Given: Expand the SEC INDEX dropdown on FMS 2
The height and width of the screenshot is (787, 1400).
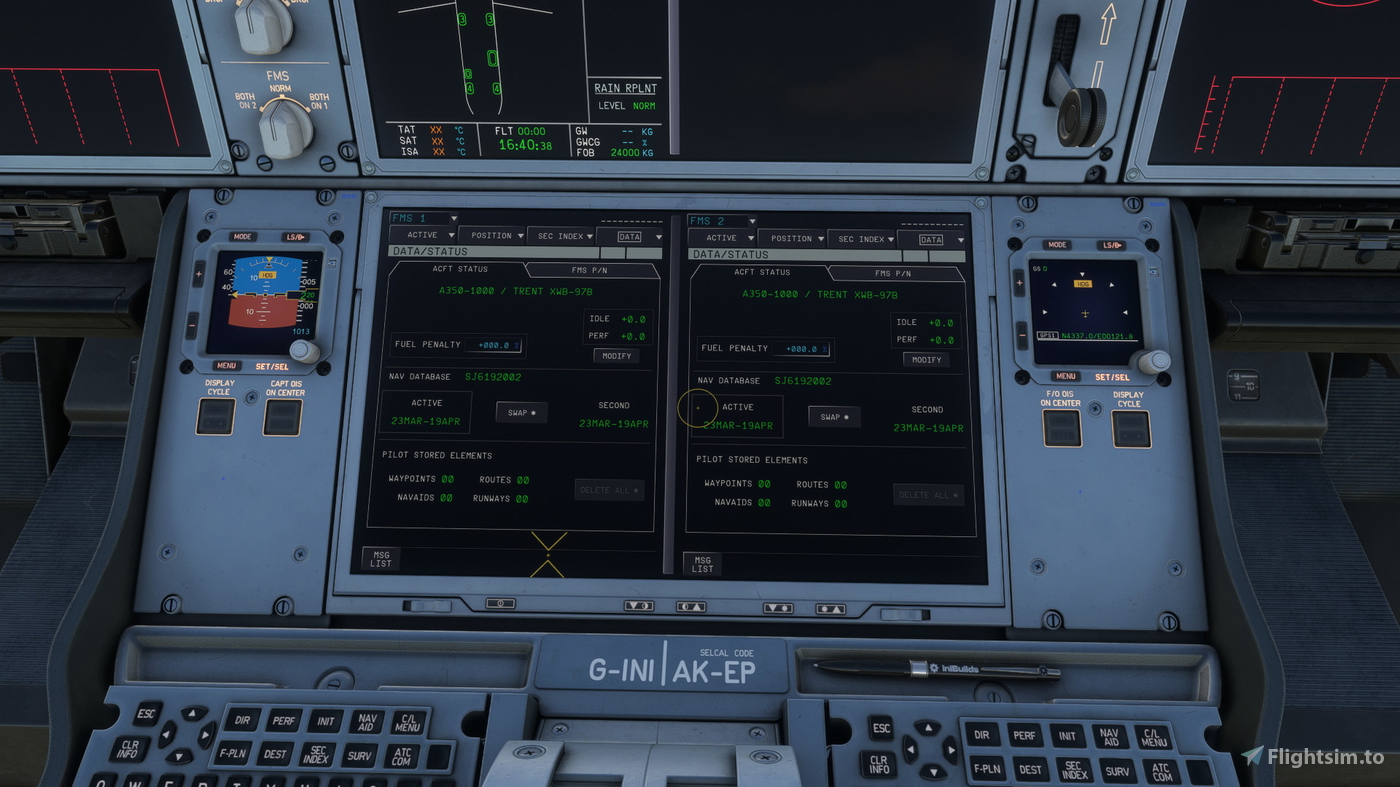Looking at the screenshot, I should (862, 238).
